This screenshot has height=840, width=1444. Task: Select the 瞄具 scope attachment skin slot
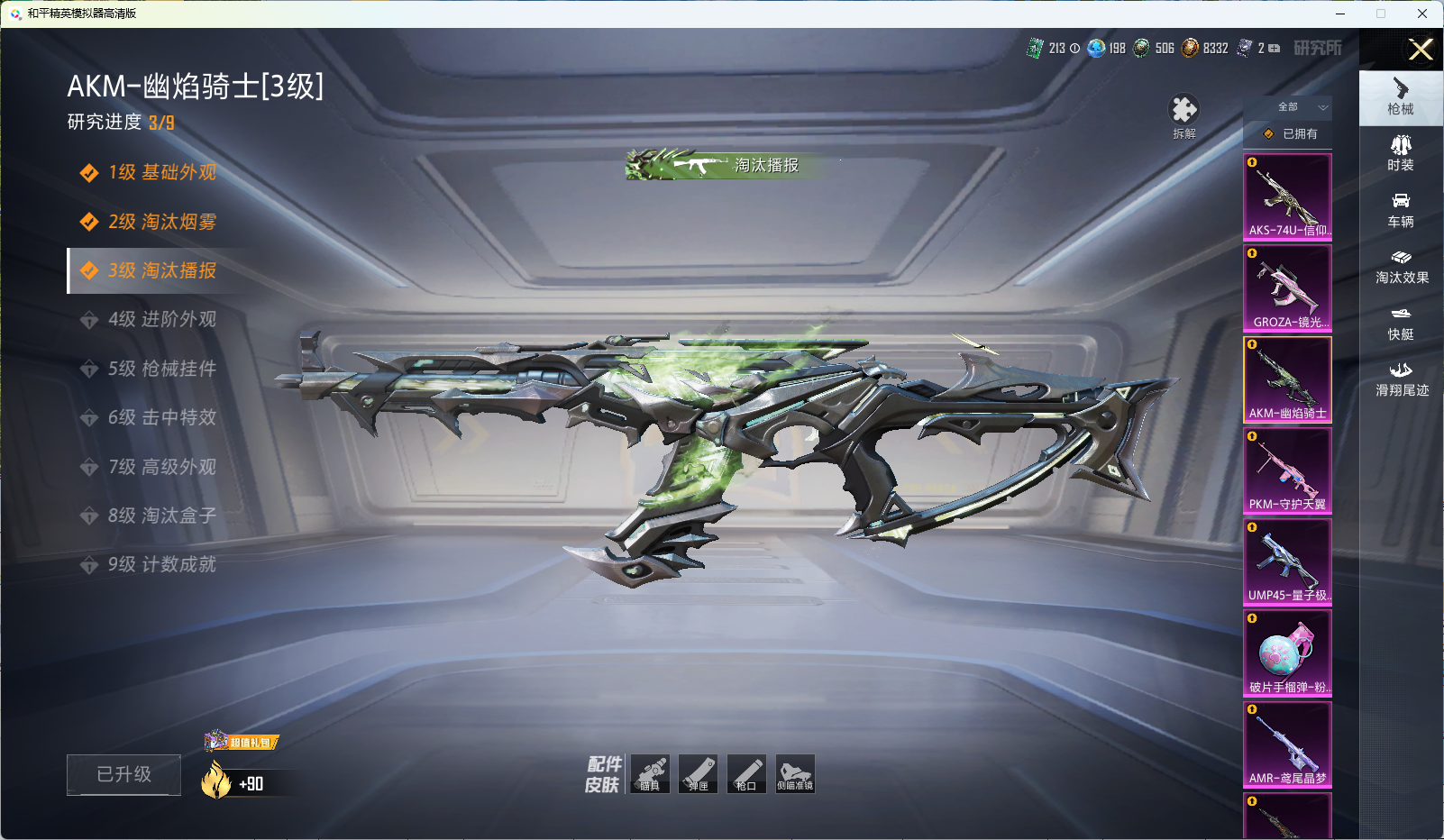[650, 773]
